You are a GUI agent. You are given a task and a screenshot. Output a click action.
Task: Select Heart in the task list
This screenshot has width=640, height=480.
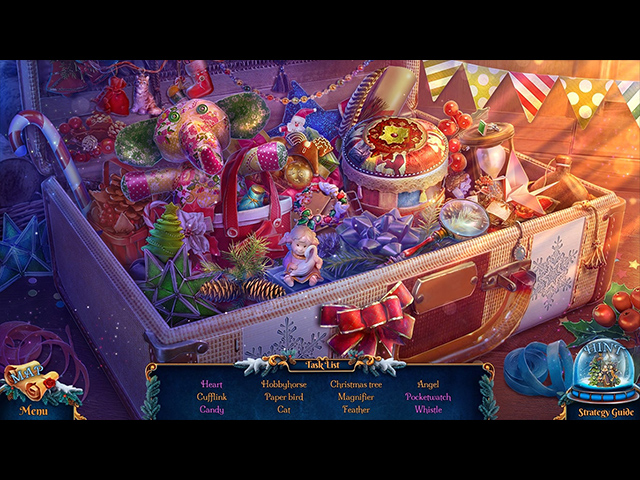point(212,384)
